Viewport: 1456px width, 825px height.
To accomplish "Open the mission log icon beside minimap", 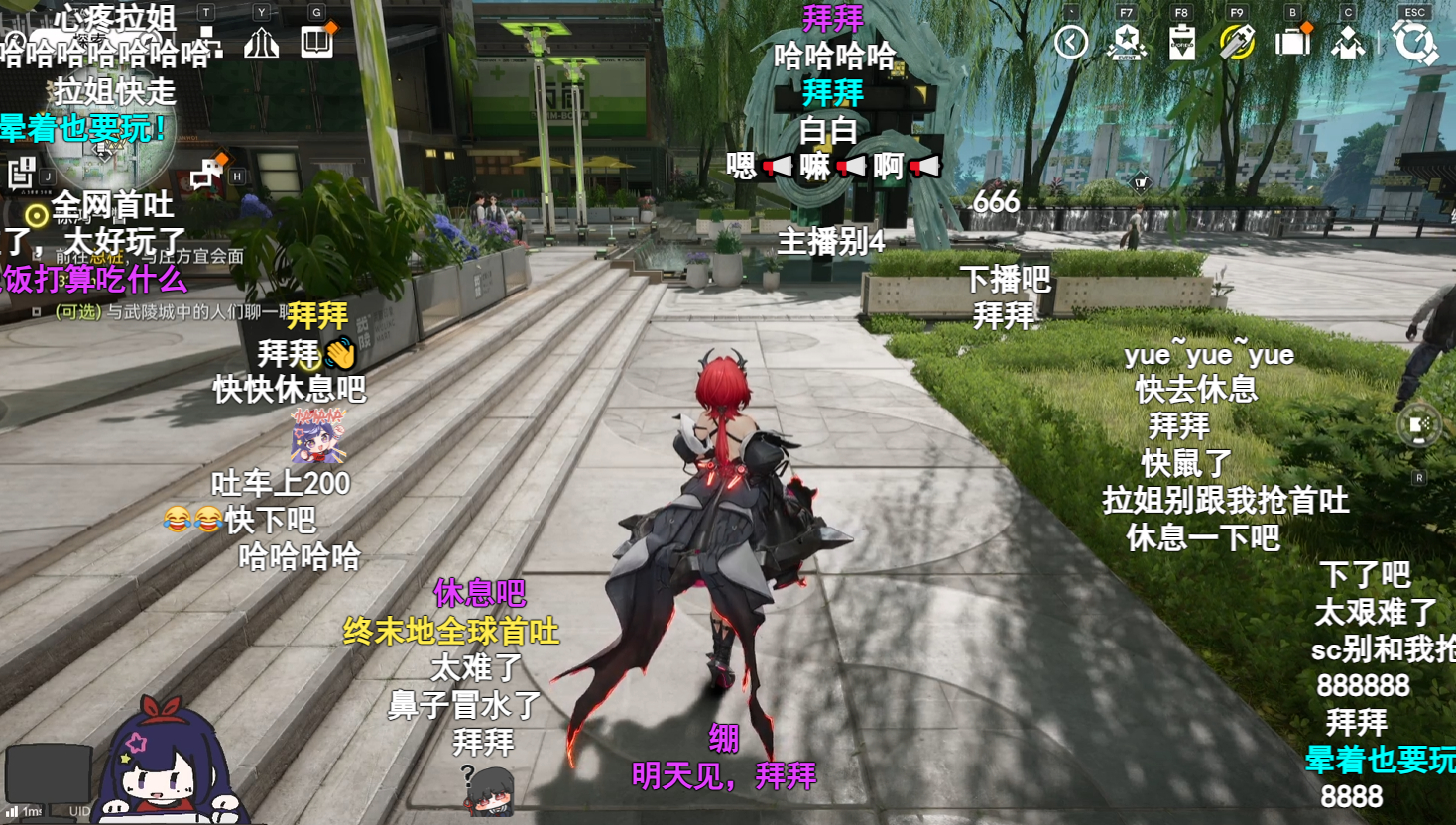I will coord(22,173).
